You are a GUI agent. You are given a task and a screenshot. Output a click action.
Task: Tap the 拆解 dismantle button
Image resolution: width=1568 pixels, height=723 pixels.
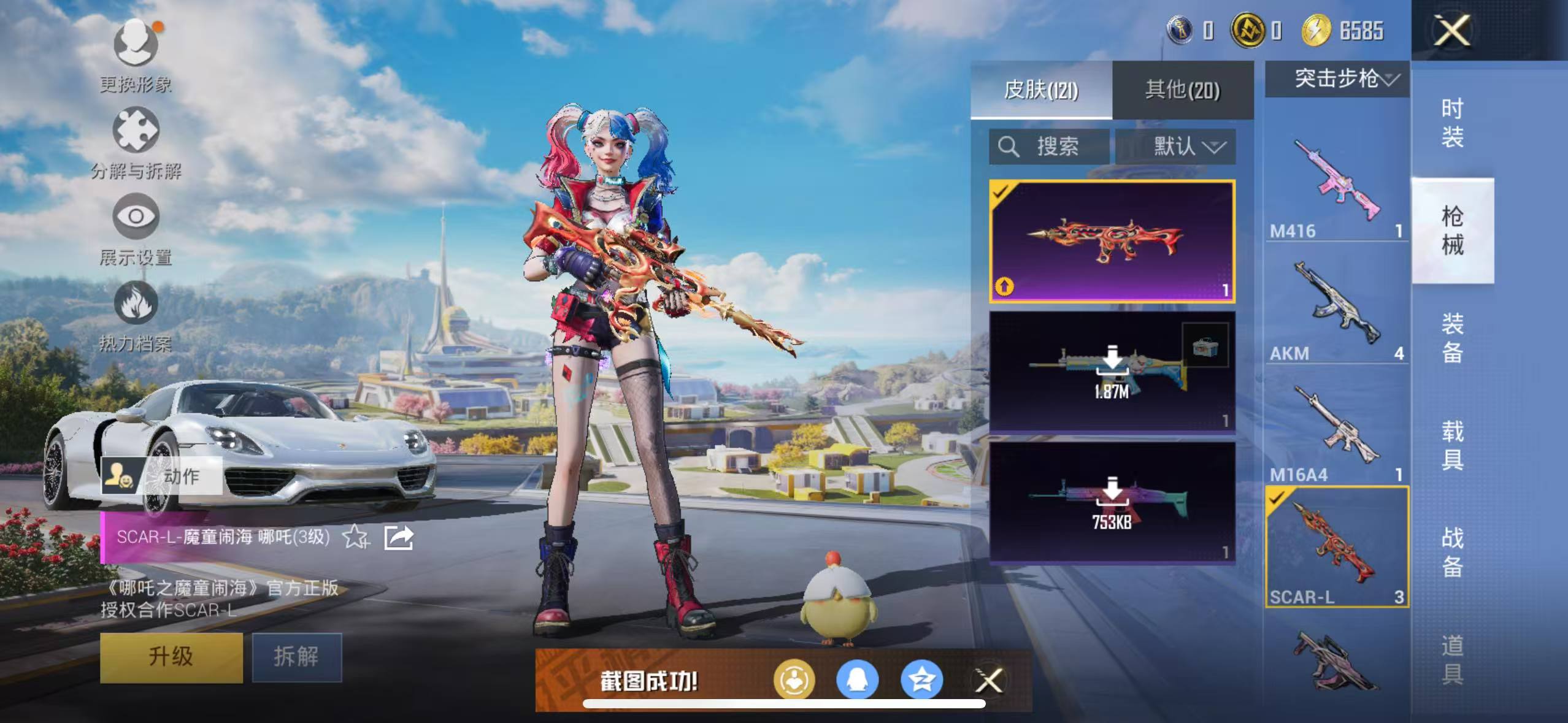pos(296,656)
